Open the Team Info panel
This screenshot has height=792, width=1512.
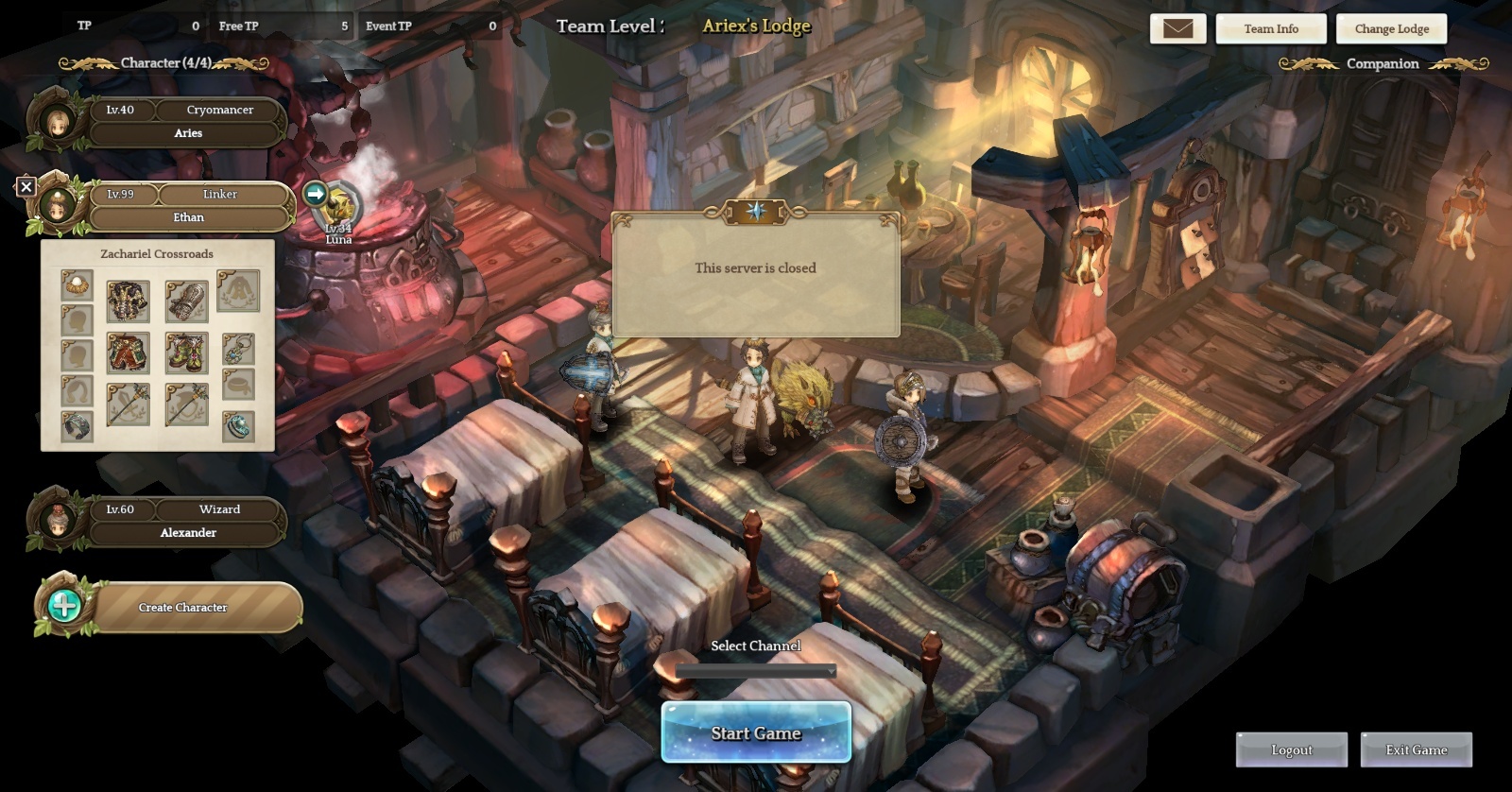point(1270,28)
